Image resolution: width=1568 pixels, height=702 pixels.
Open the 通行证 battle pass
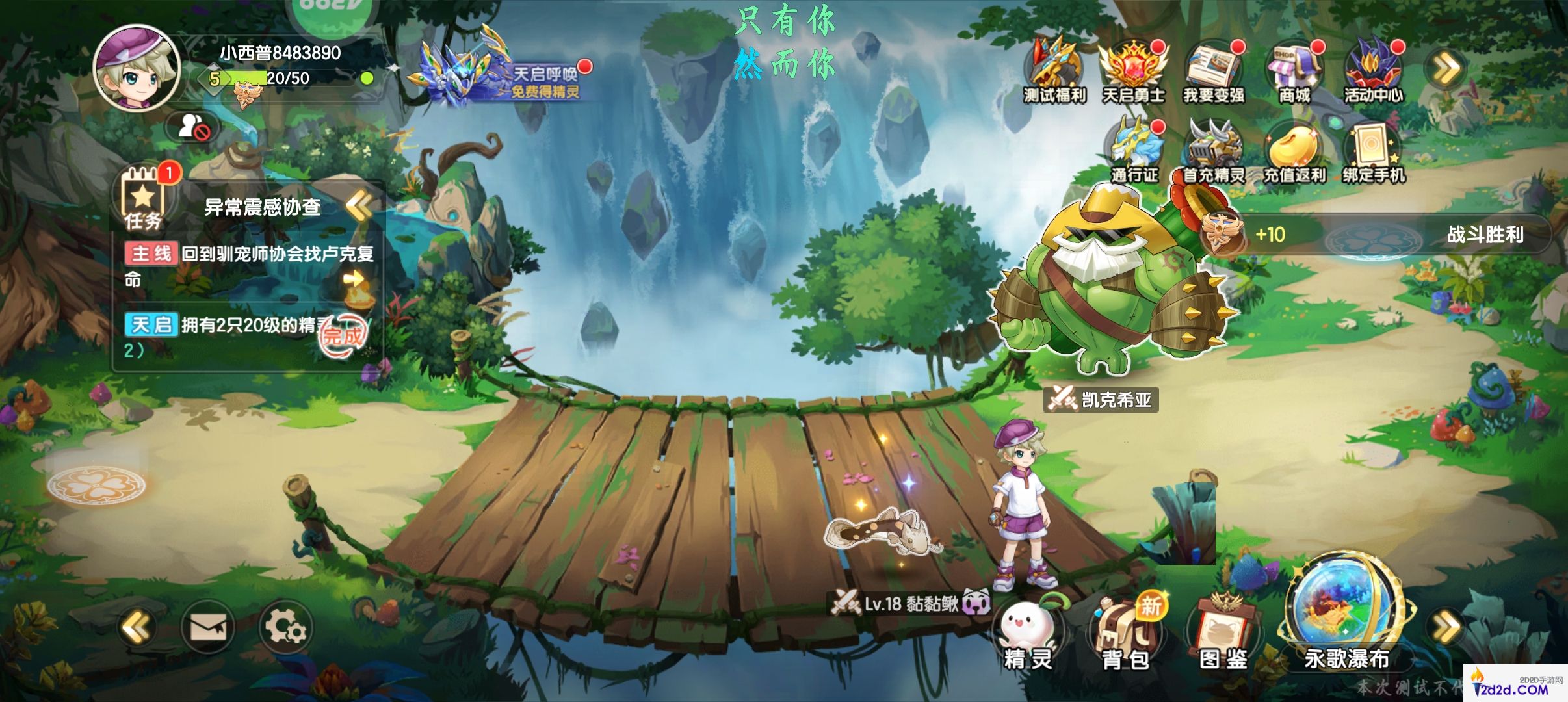(x=1134, y=151)
